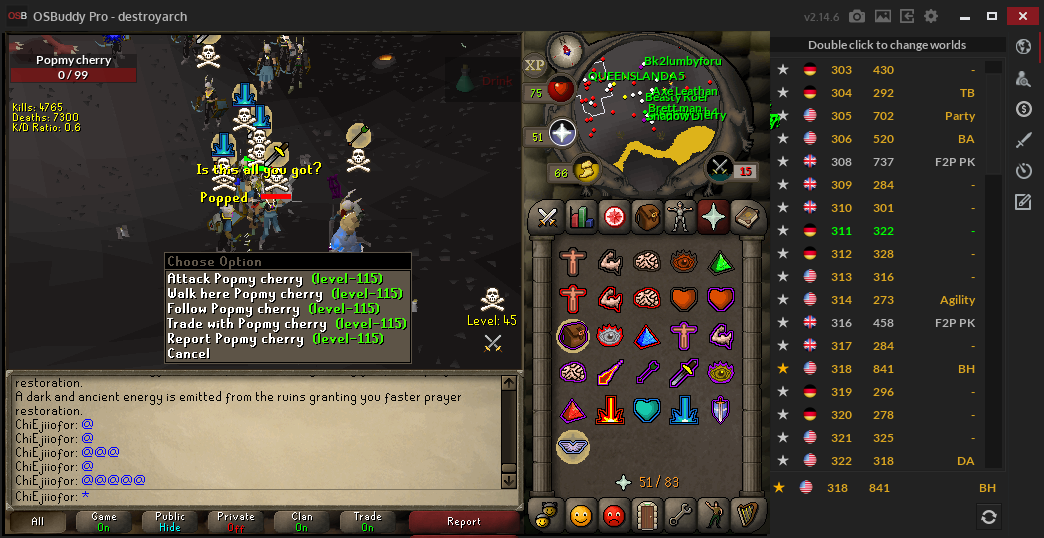Screen dimensions: 1044x538
Task: Activate the Protect from Melee crossed-swords prayer
Action: pyautogui.click(x=683, y=373)
